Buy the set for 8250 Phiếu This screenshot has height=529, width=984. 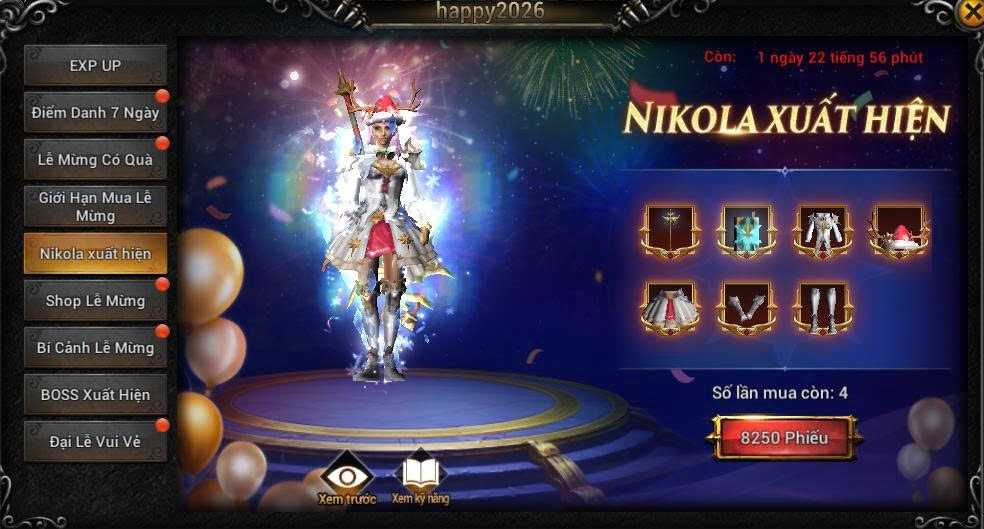pyautogui.click(x=784, y=438)
